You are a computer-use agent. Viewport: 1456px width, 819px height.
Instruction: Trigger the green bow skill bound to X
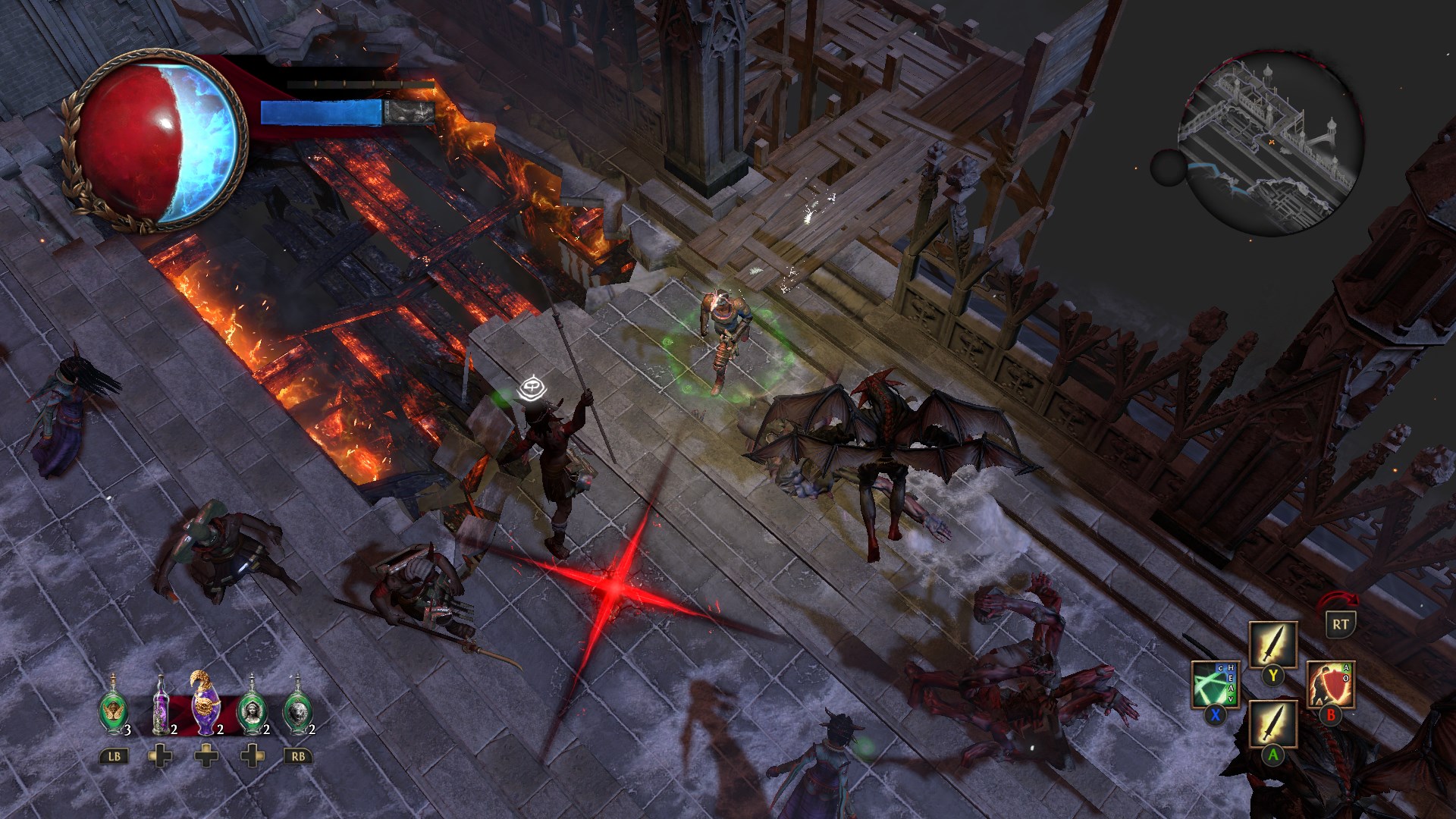1216,684
